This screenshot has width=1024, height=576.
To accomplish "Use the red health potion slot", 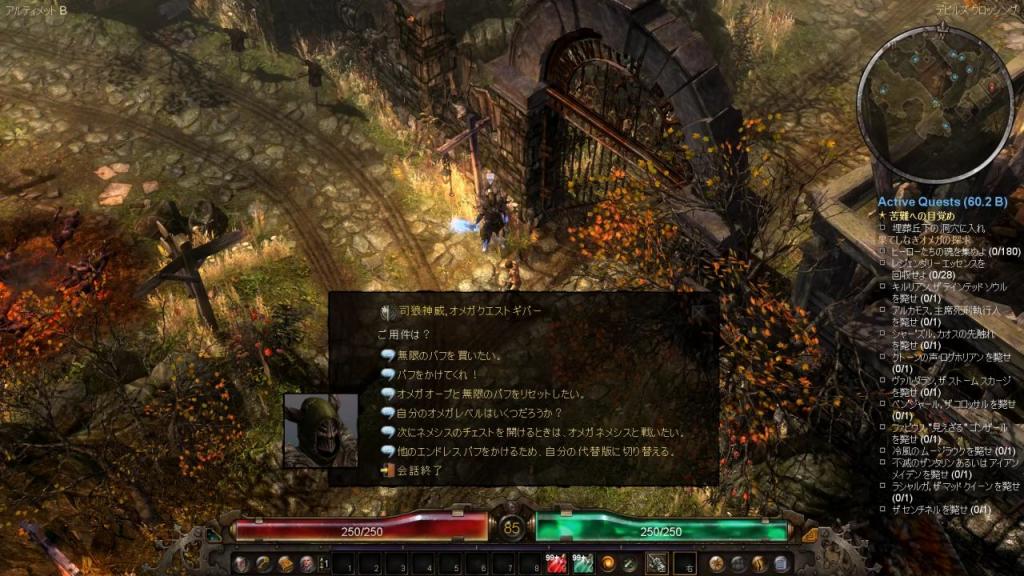I will pyautogui.click(x=557, y=564).
